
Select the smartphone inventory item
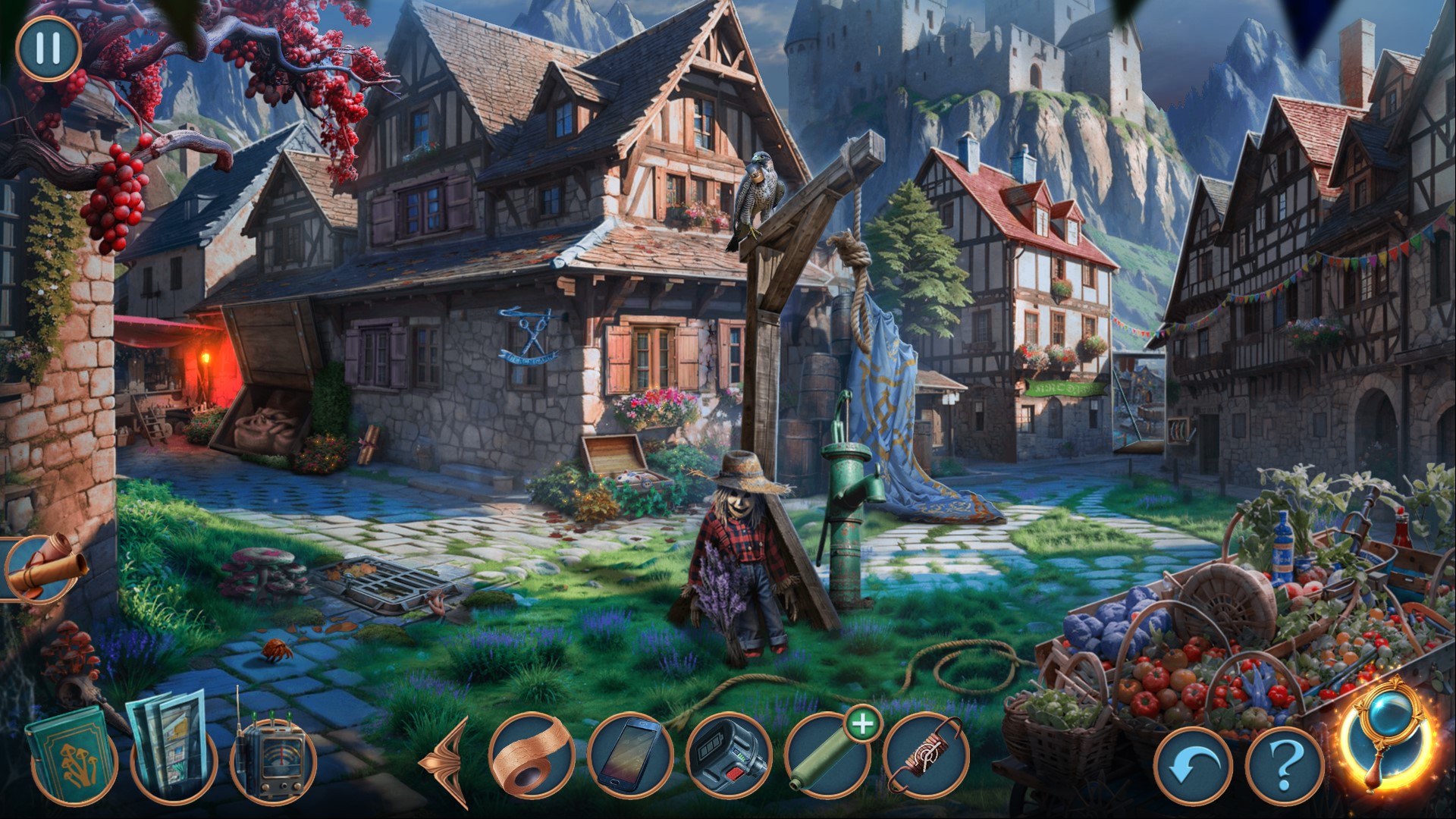click(629, 755)
